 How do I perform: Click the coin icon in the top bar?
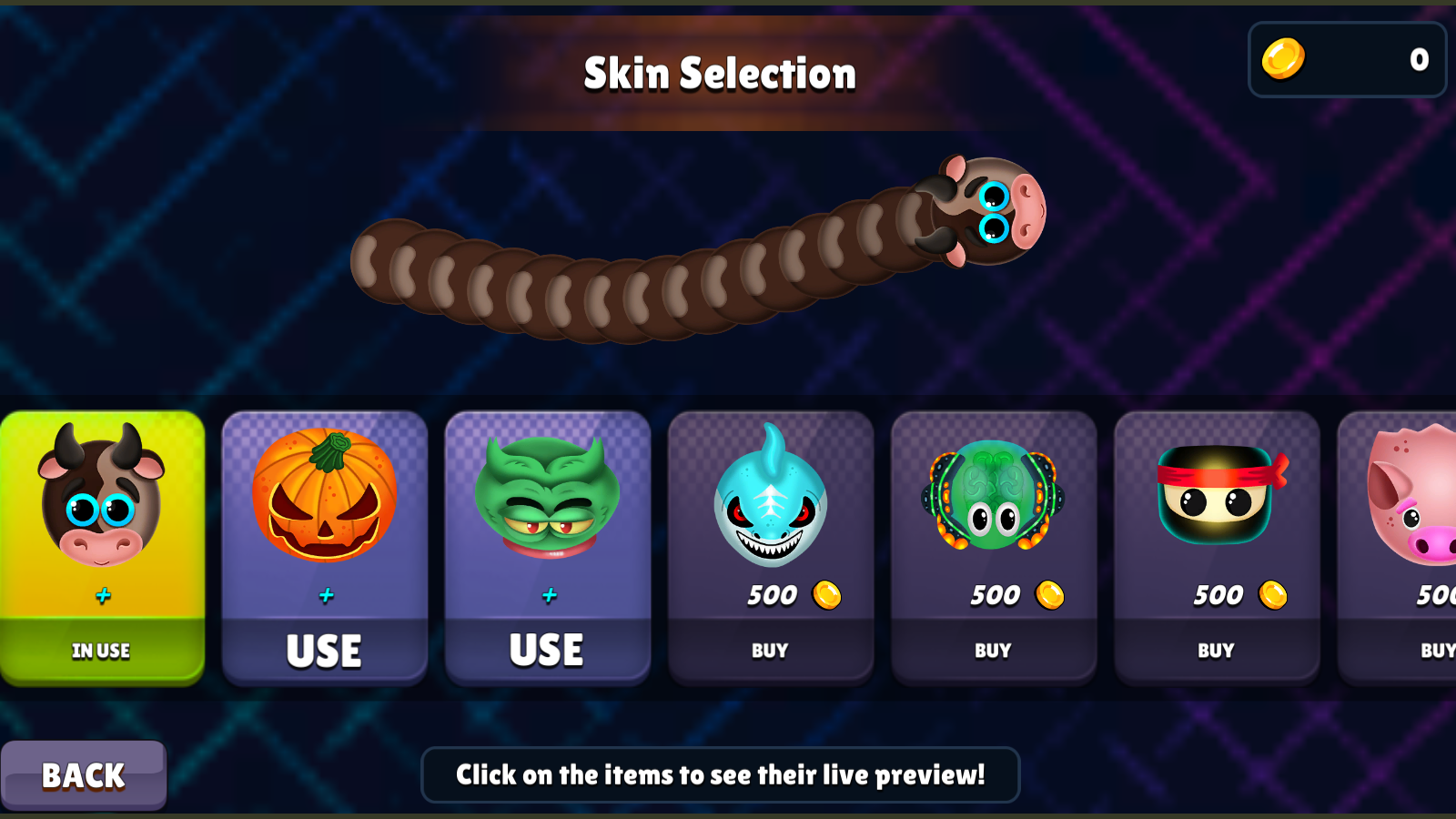(x=1283, y=58)
